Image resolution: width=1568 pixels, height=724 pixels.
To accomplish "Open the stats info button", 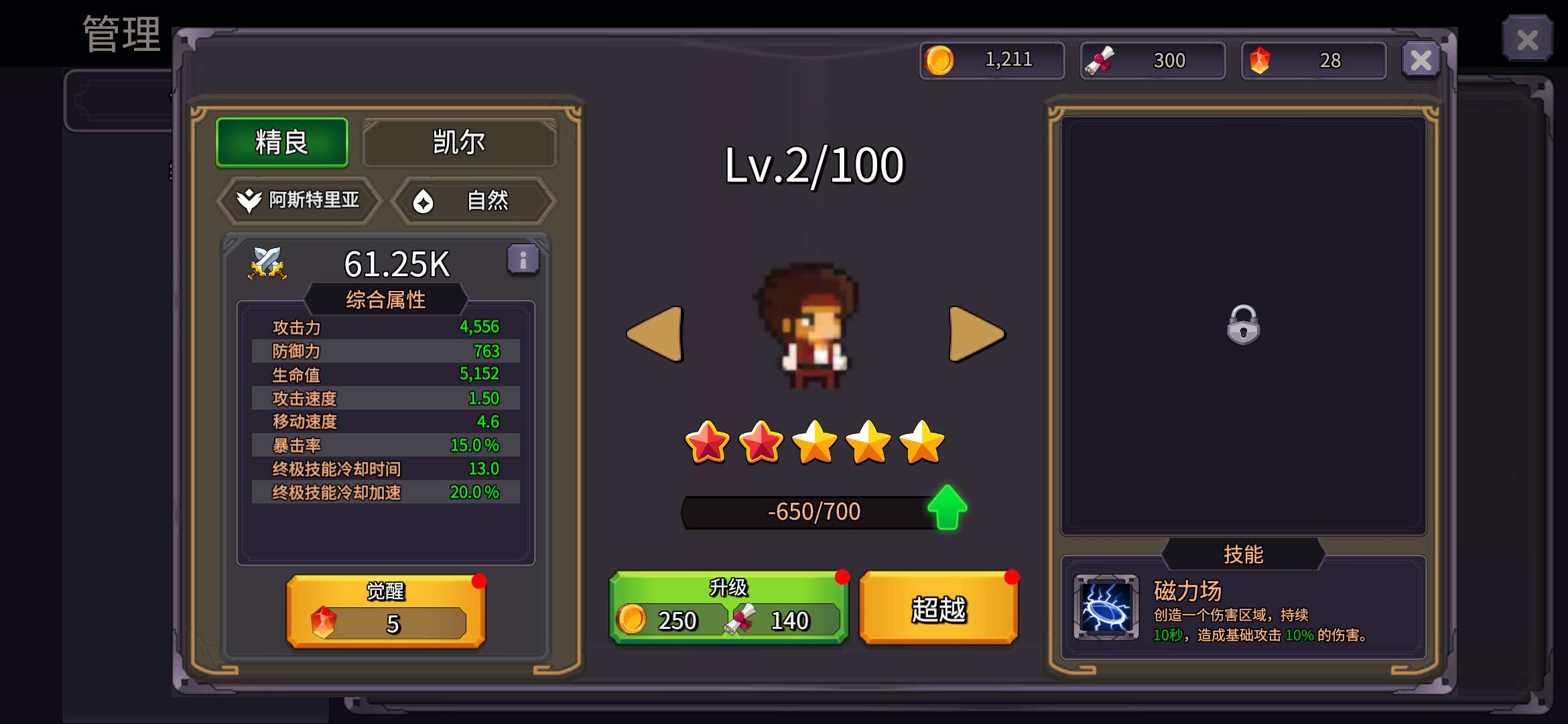I will click(523, 259).
